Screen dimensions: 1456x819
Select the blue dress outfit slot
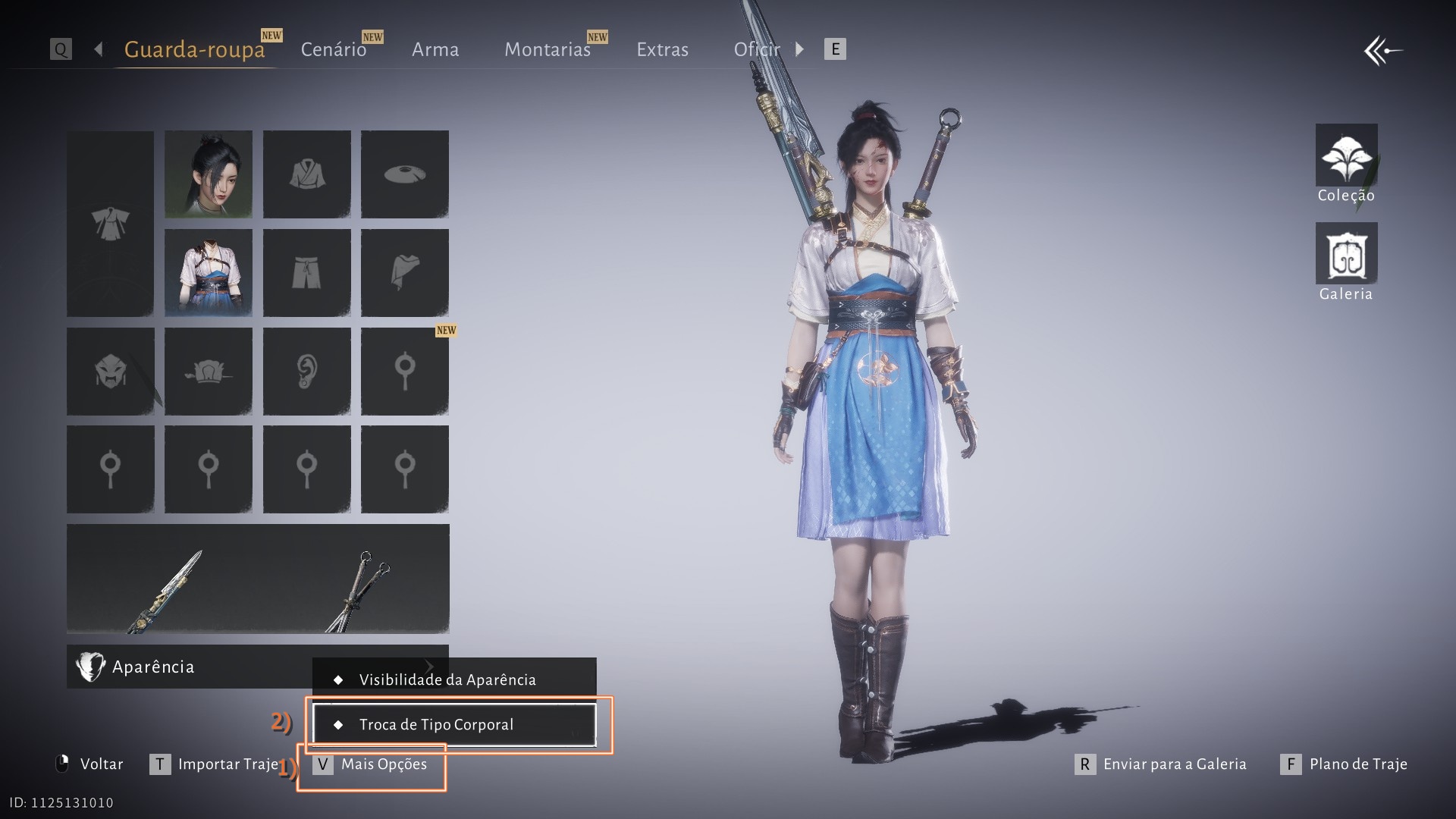point(209,272)
